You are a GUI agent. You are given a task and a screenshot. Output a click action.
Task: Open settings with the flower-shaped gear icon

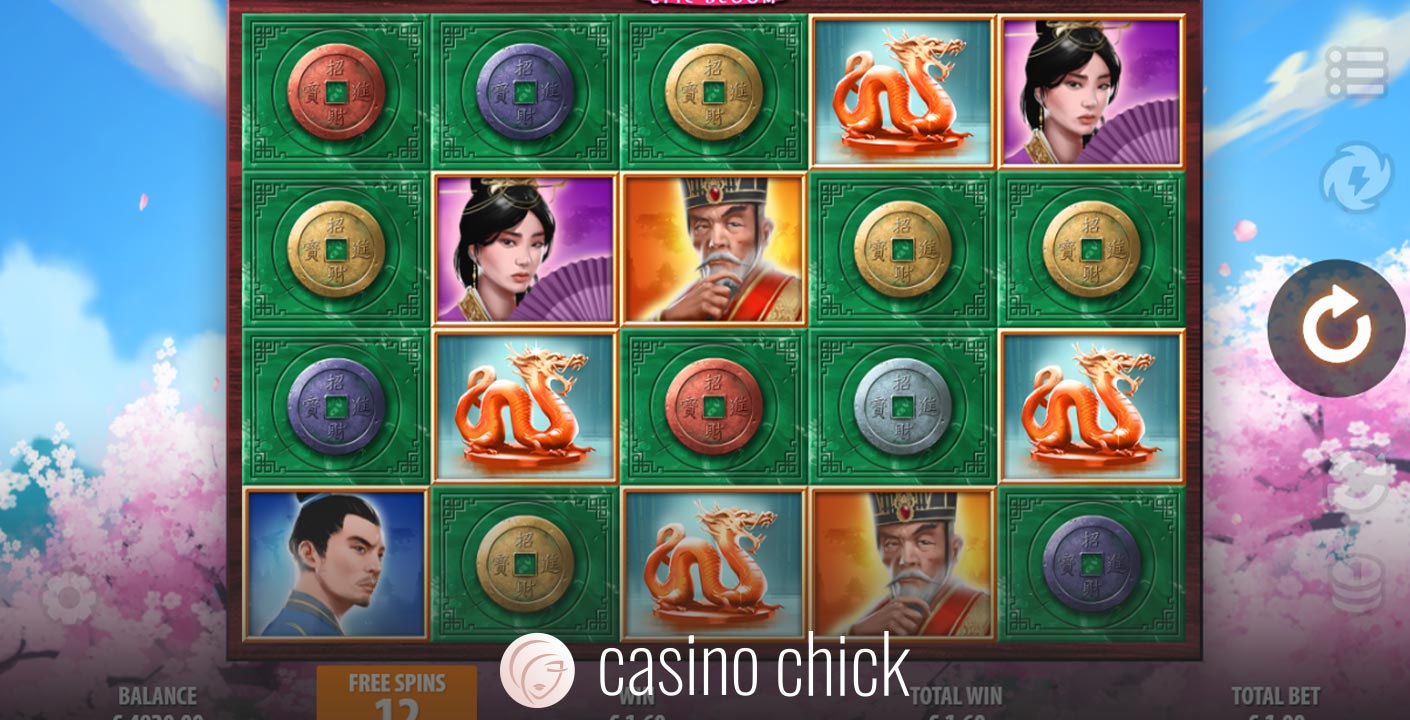[x=68, y=599]
